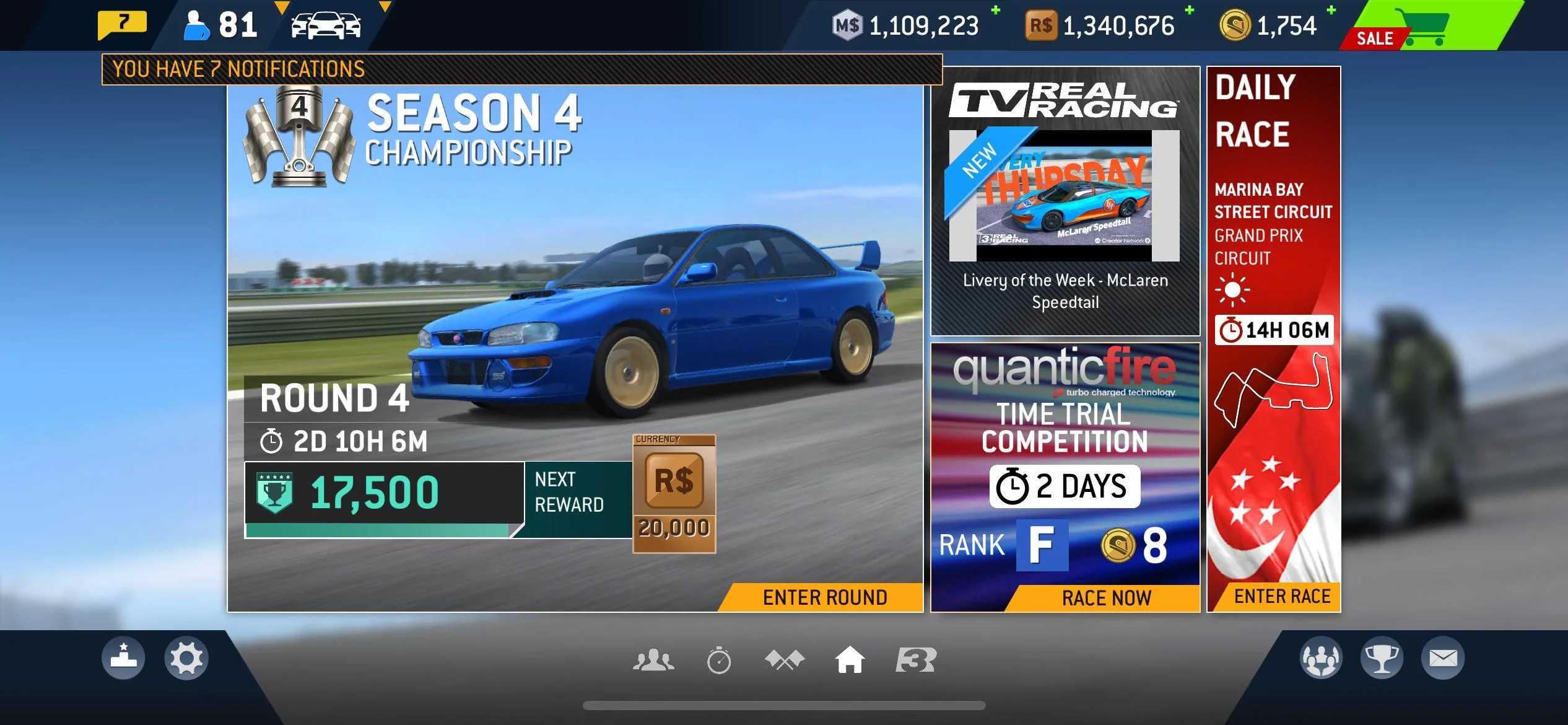Enter the Season 4 Championship round
Screen dimensions: 1568x725
[825, 597]
